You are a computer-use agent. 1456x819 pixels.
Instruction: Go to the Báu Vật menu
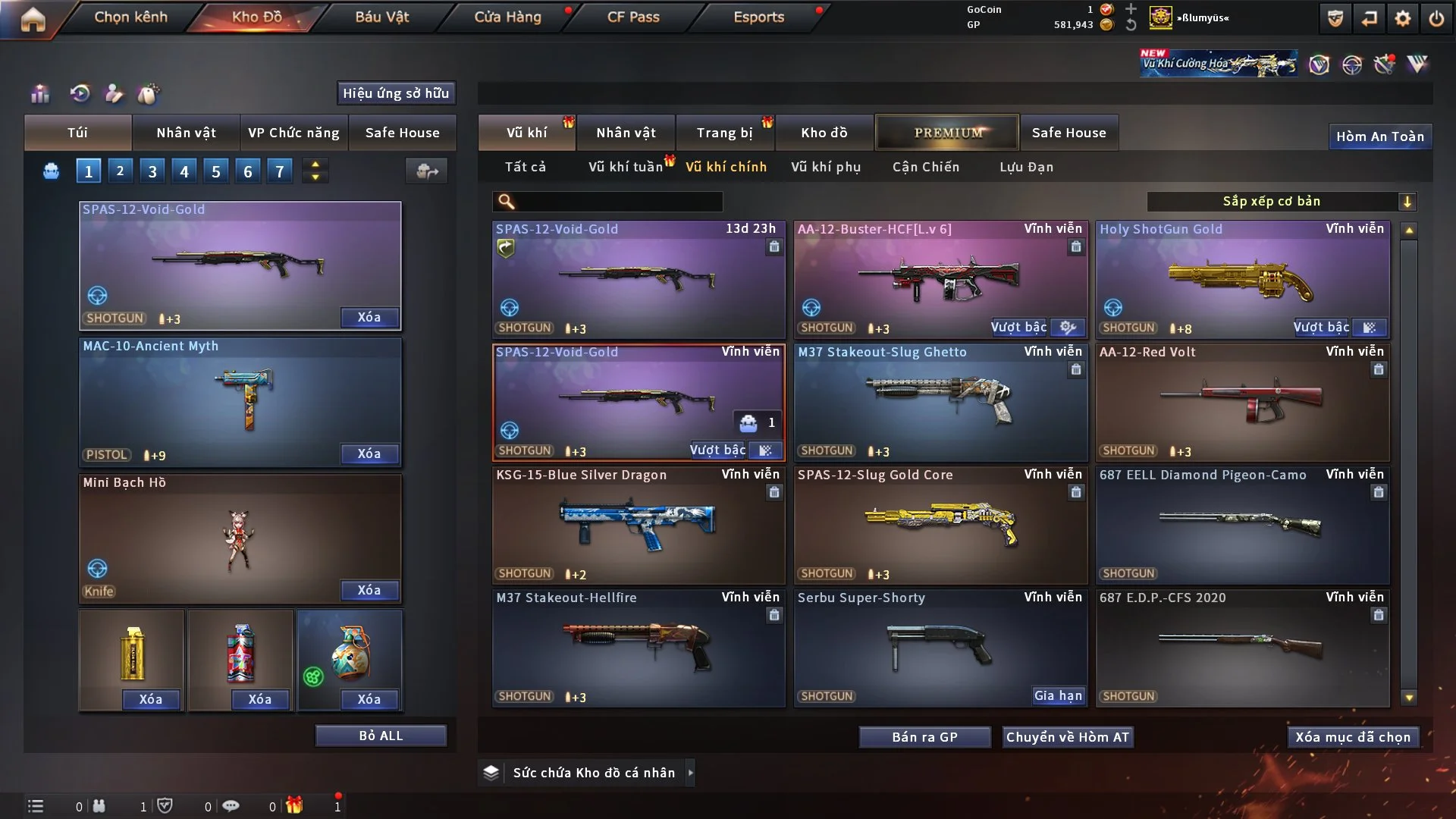(381, 17)
